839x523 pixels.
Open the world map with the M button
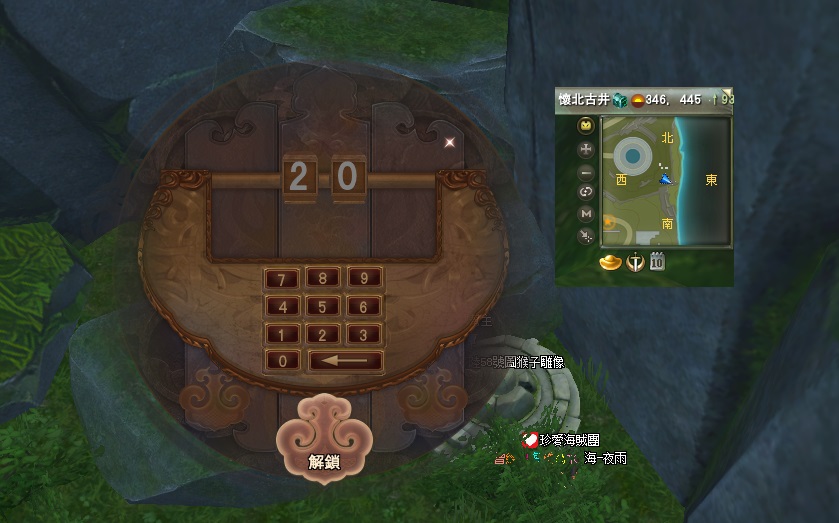click(586, 213)
